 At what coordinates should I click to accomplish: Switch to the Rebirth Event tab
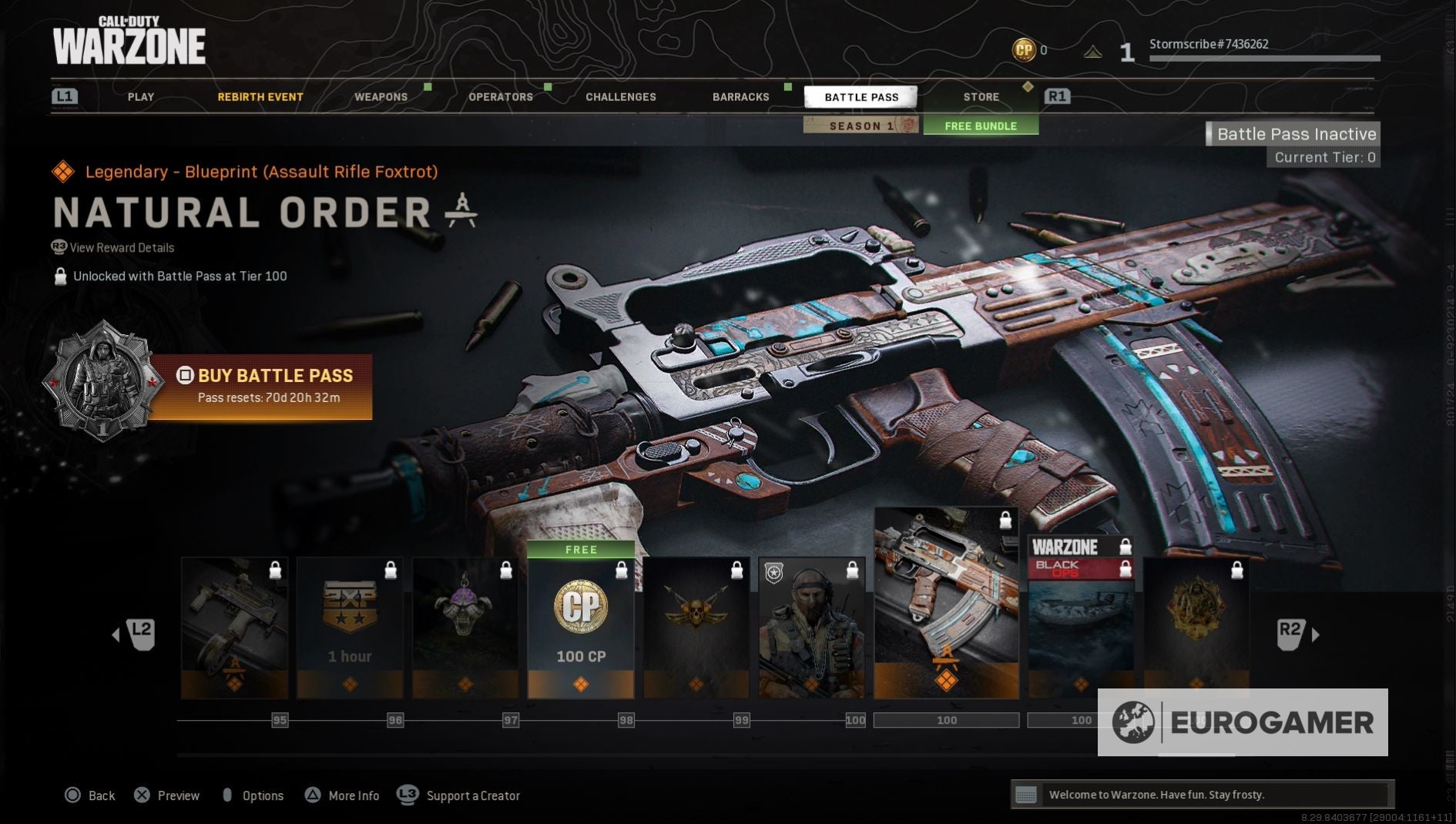[260, 97]
